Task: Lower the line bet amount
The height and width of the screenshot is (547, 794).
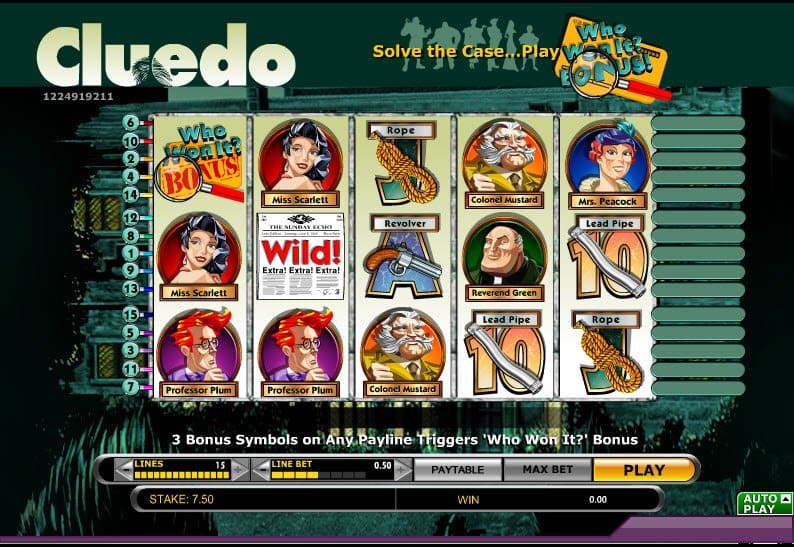Action: pos(259,469)
